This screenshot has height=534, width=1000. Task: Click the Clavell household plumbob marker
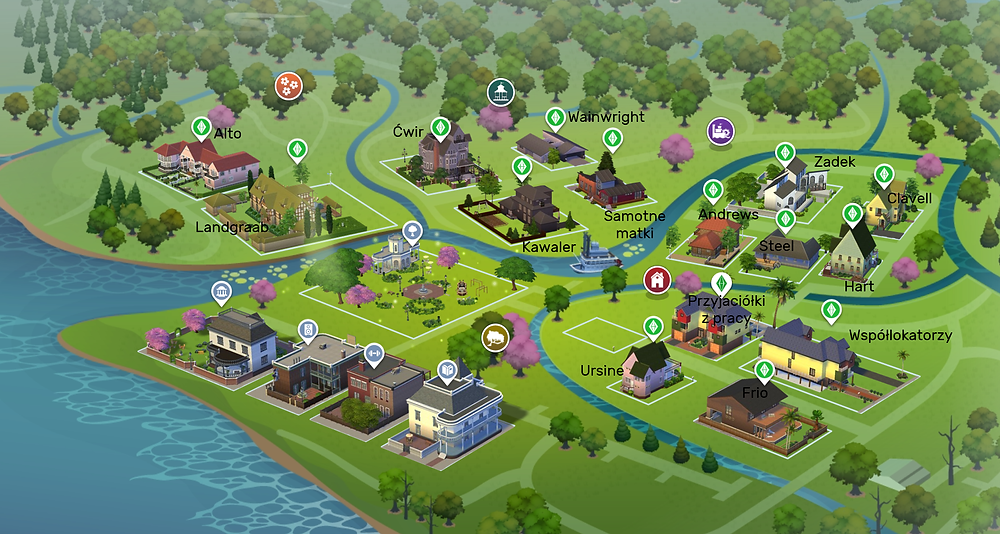(883, 174)
